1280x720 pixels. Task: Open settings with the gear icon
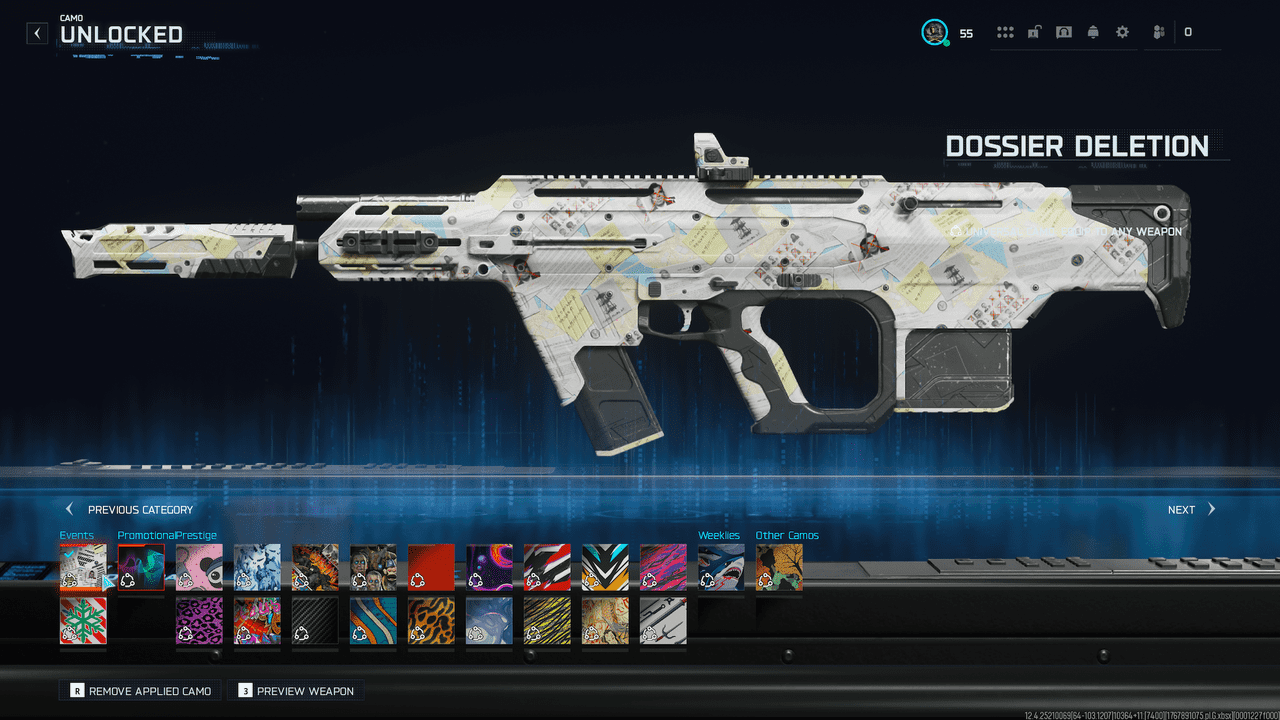coord(1122,32)
